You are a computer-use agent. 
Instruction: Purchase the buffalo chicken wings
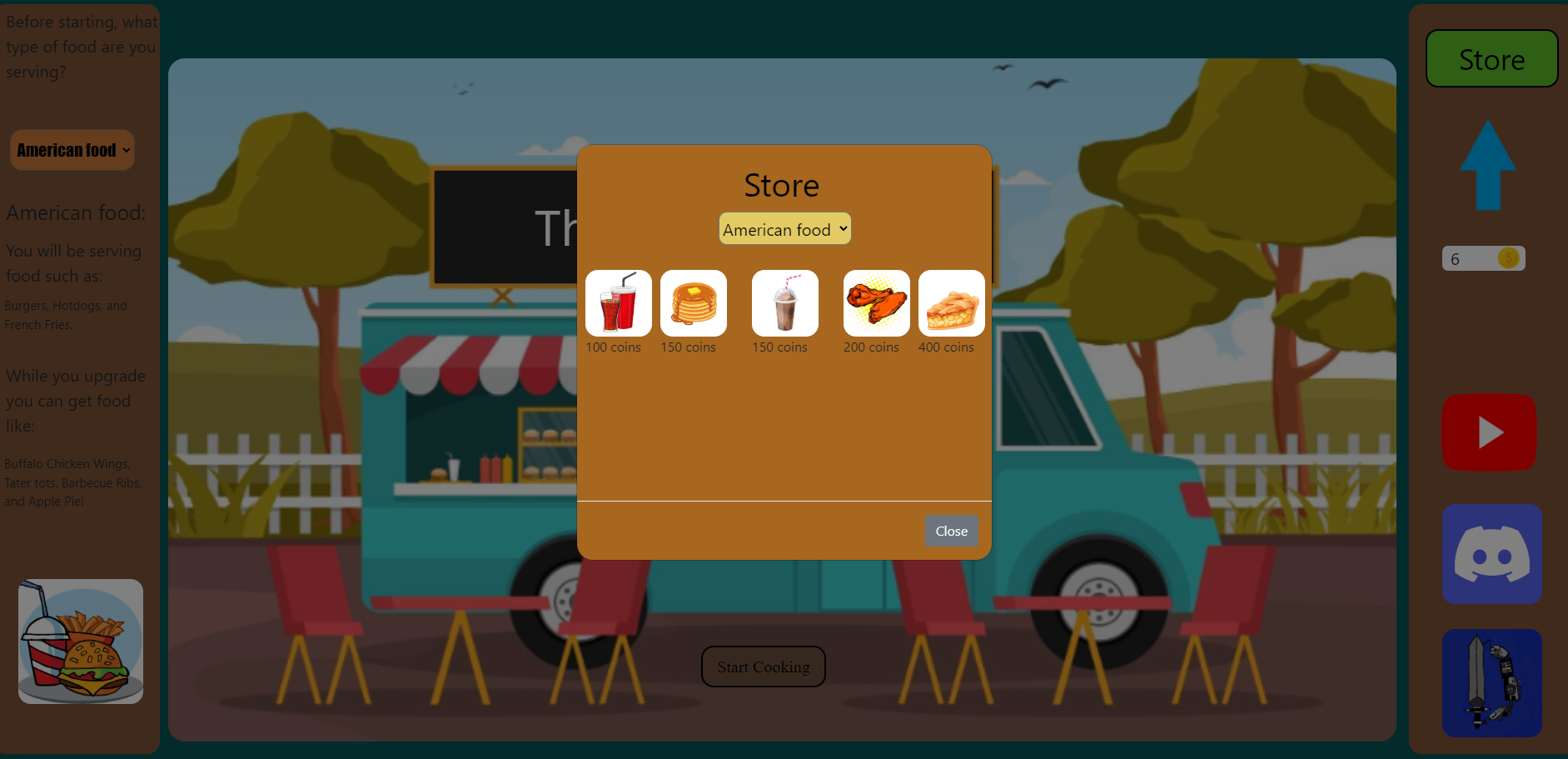pyautogui.click(x=876, y=303)
